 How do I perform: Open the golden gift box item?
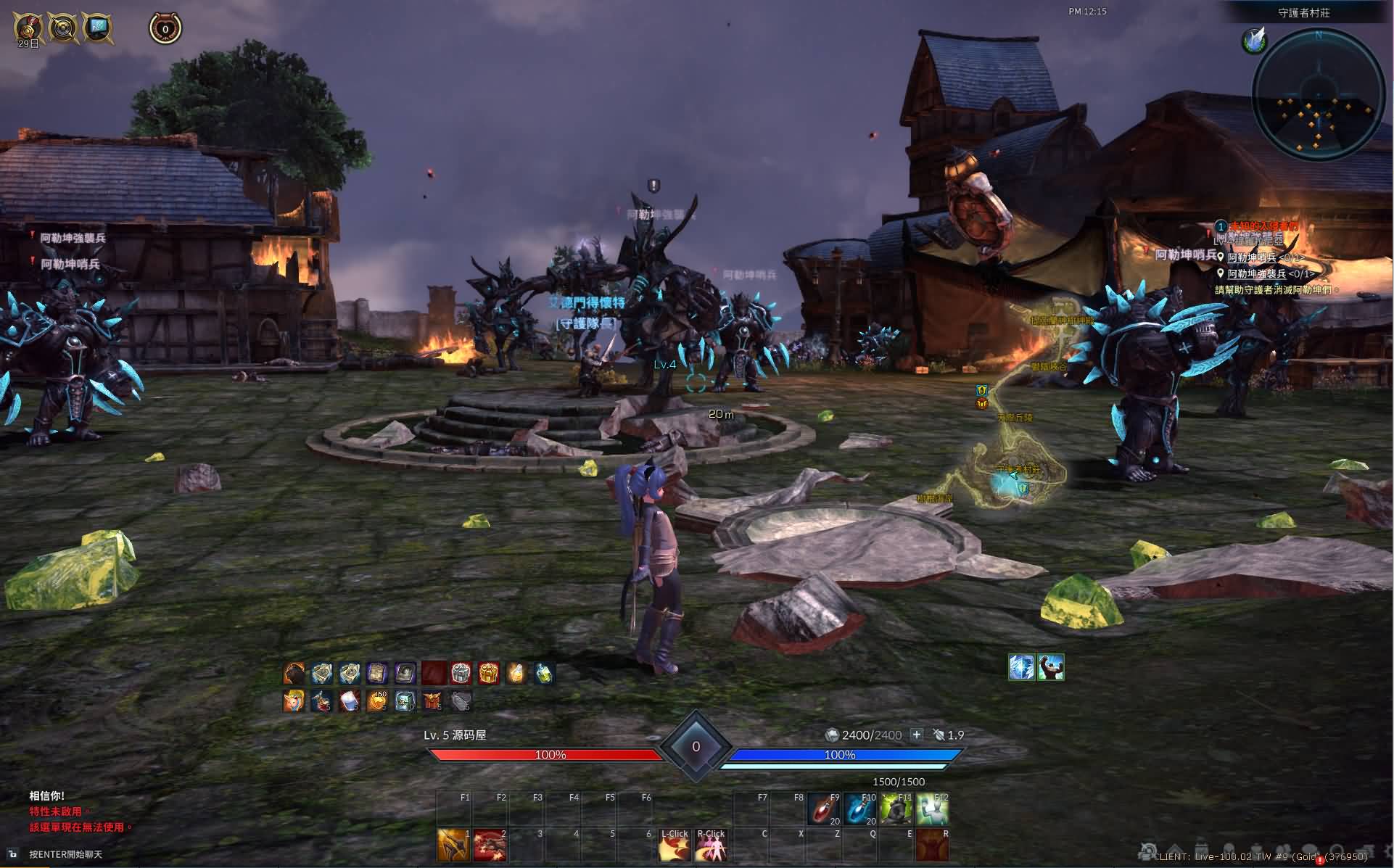[488, 674]
